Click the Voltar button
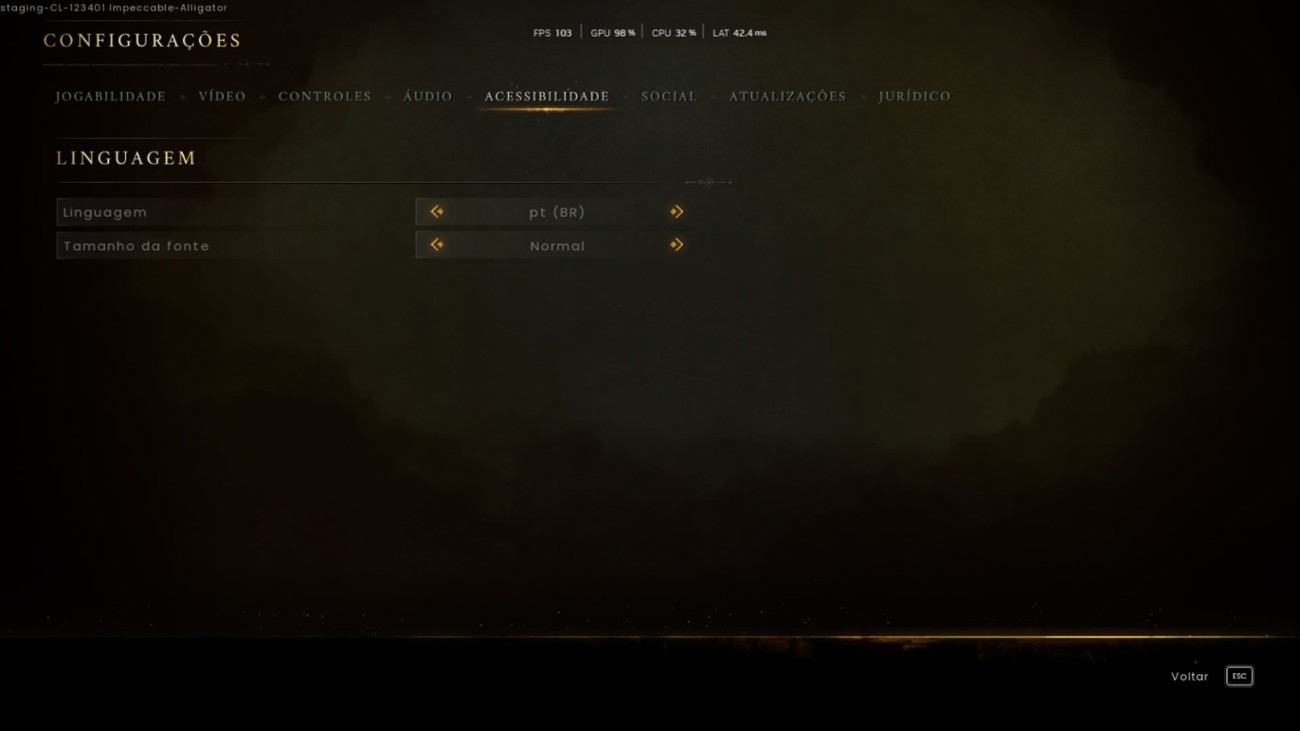Screen dimensions: 1300x731 [x=1189, y=676]
